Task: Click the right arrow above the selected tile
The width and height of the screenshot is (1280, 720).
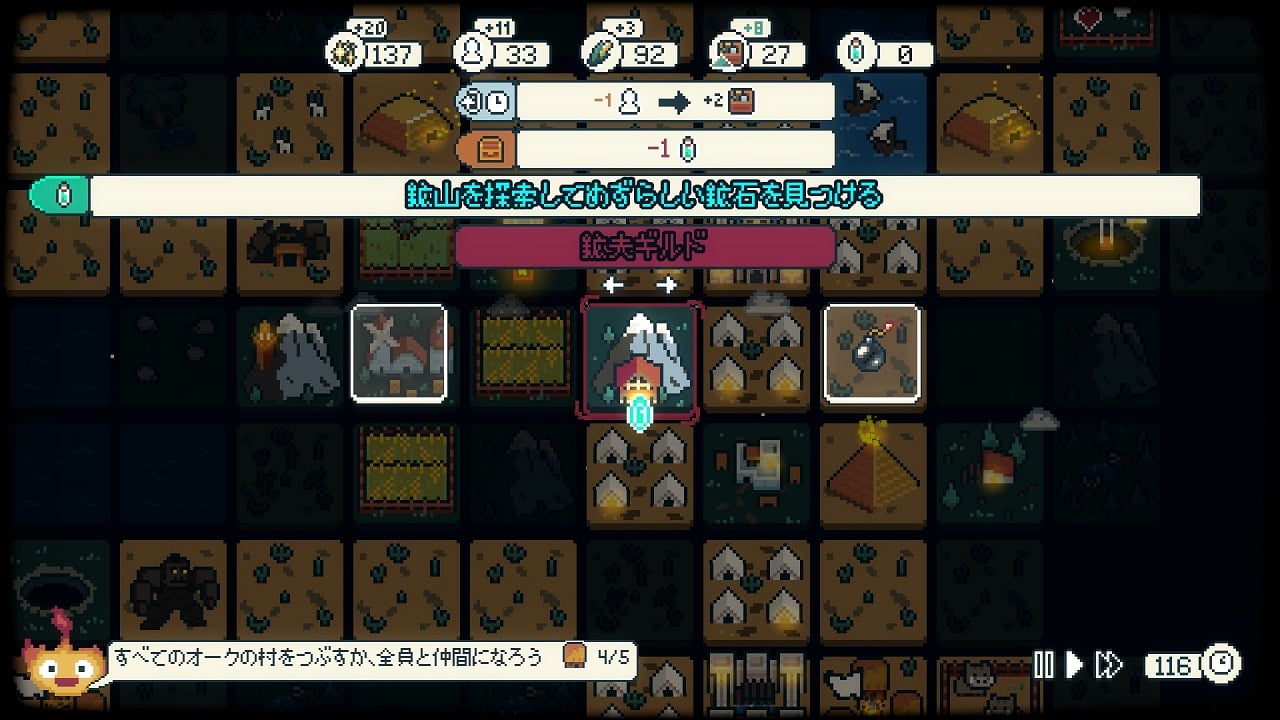Action: click(666, 286)
